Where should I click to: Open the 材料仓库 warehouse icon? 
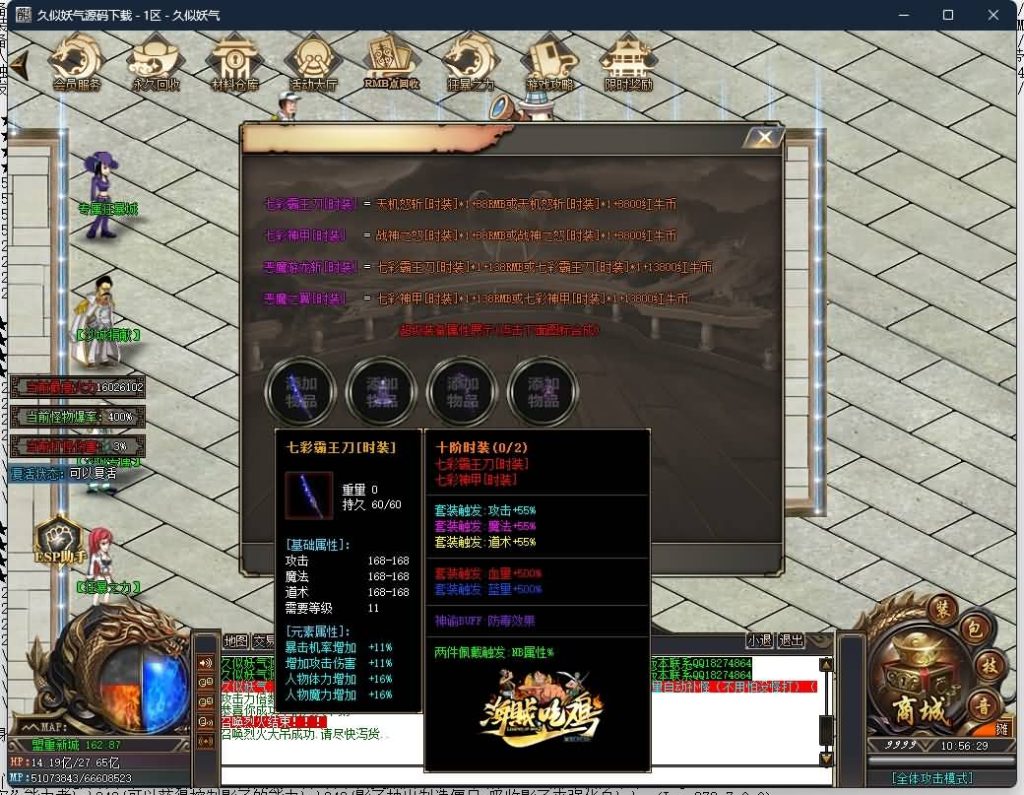click(x=235, y=62)
